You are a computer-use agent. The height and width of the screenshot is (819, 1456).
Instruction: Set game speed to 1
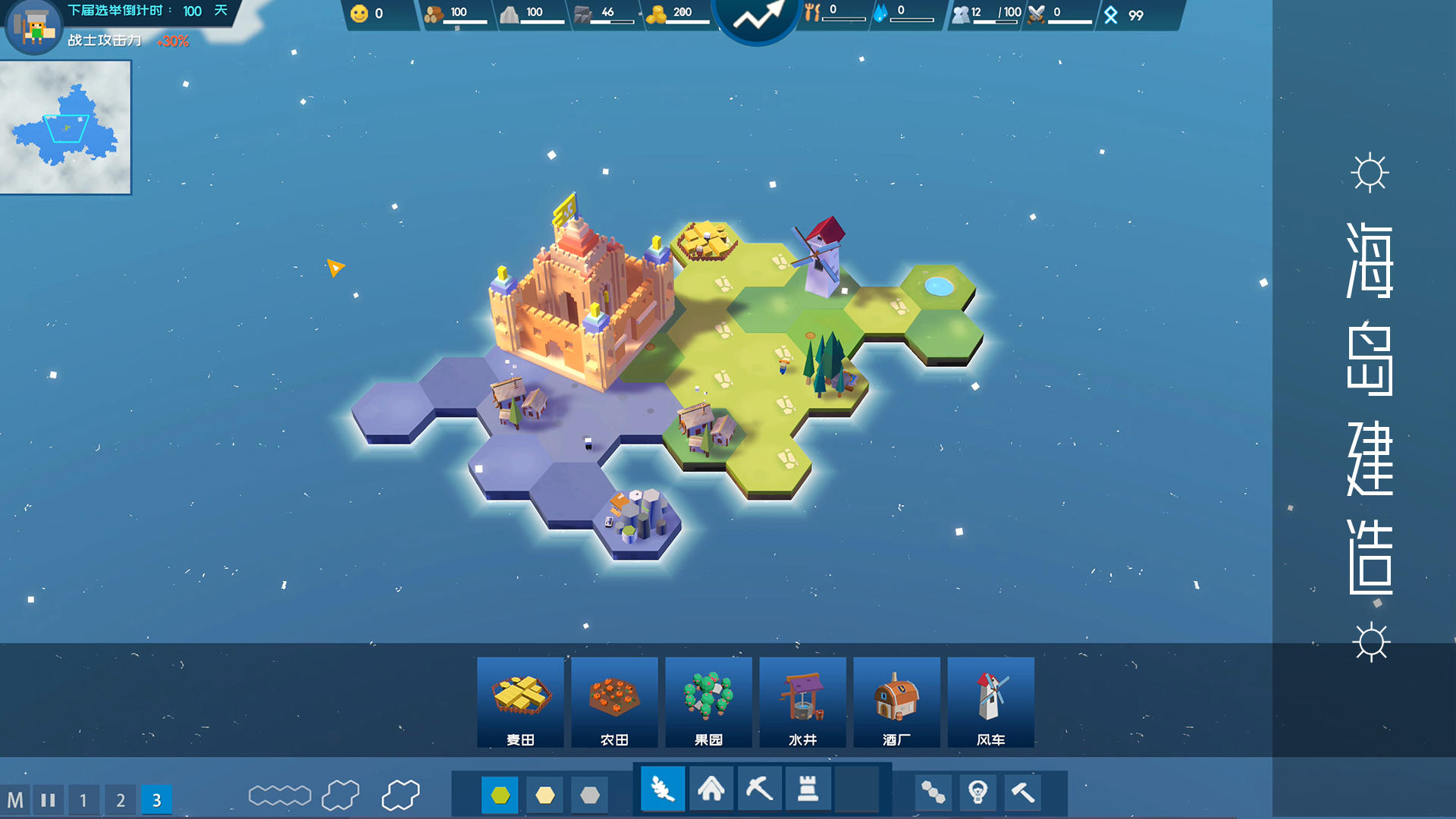pos(83,800)
